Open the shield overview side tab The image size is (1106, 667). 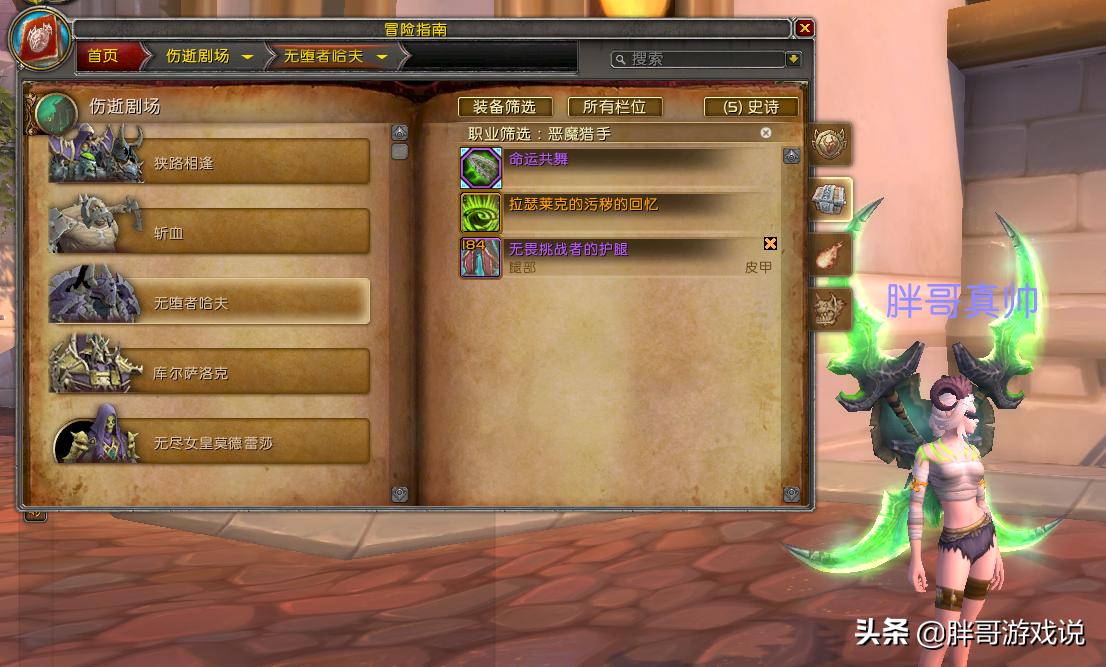(x=830, y=145)
